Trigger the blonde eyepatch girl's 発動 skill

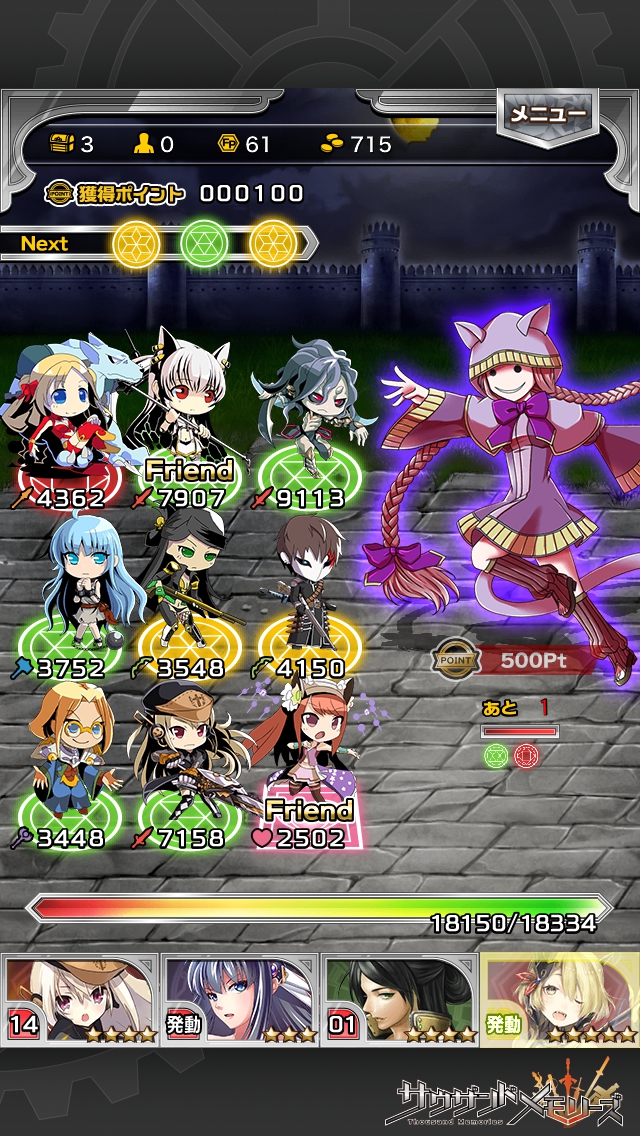[560, 997]
